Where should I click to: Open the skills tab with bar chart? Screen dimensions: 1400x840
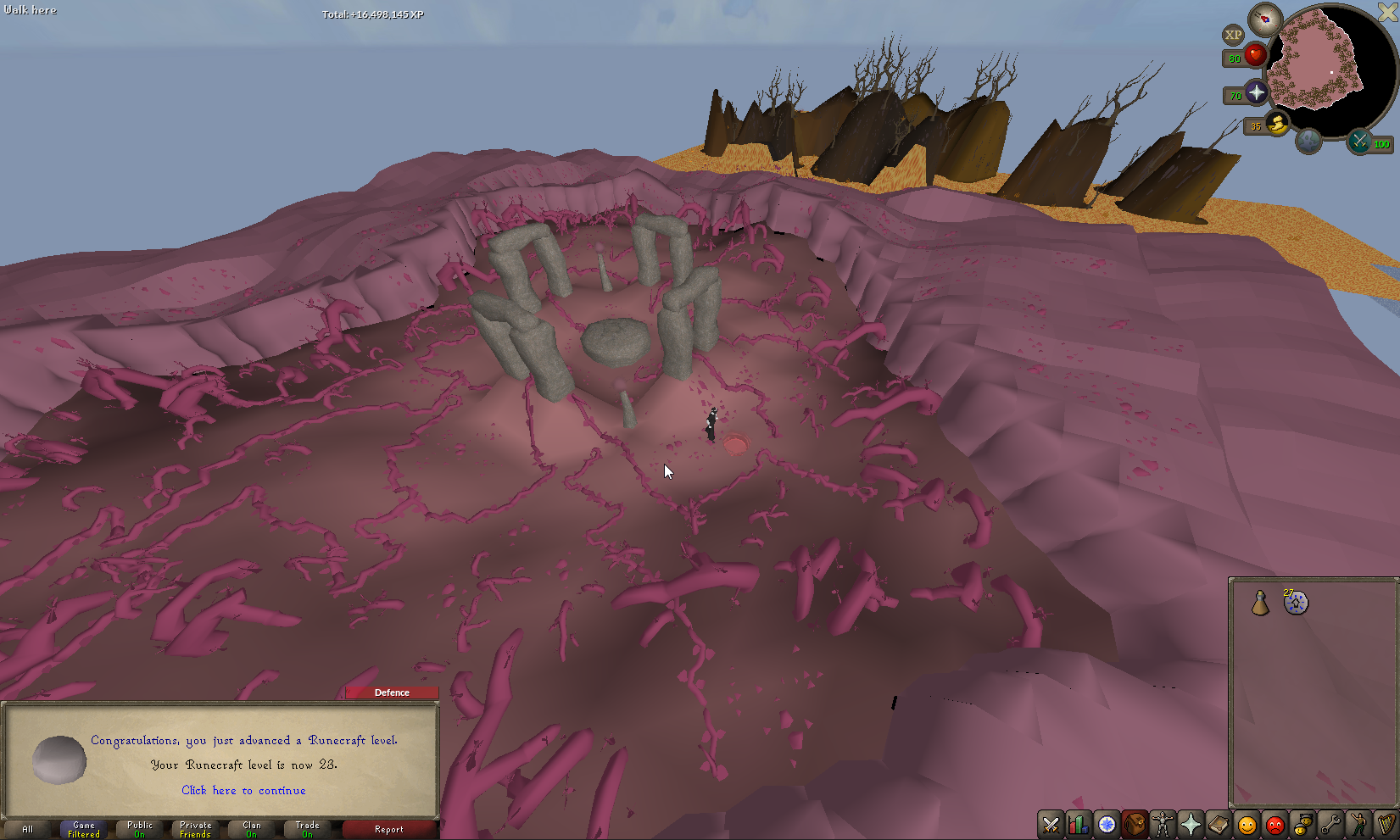pyautogui.click(x=1079, y=825)
